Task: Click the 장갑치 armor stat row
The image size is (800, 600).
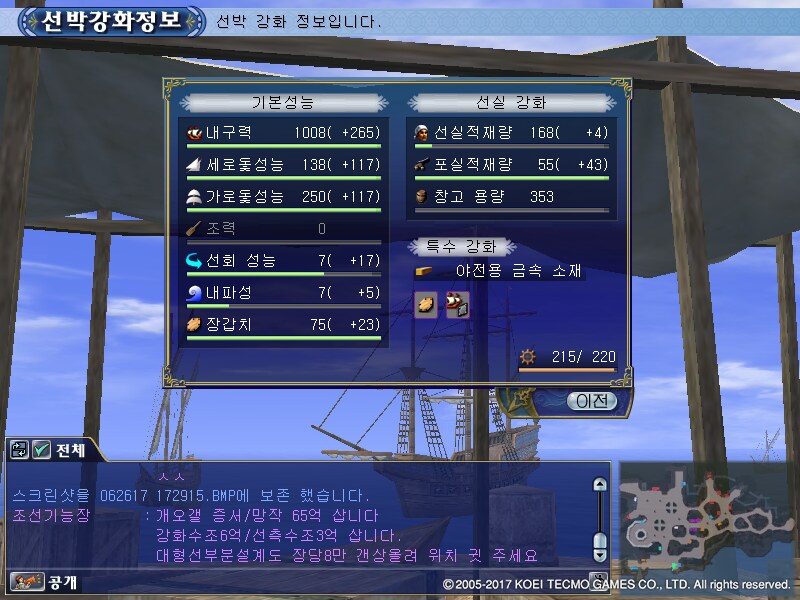Action: click(282, 324)
